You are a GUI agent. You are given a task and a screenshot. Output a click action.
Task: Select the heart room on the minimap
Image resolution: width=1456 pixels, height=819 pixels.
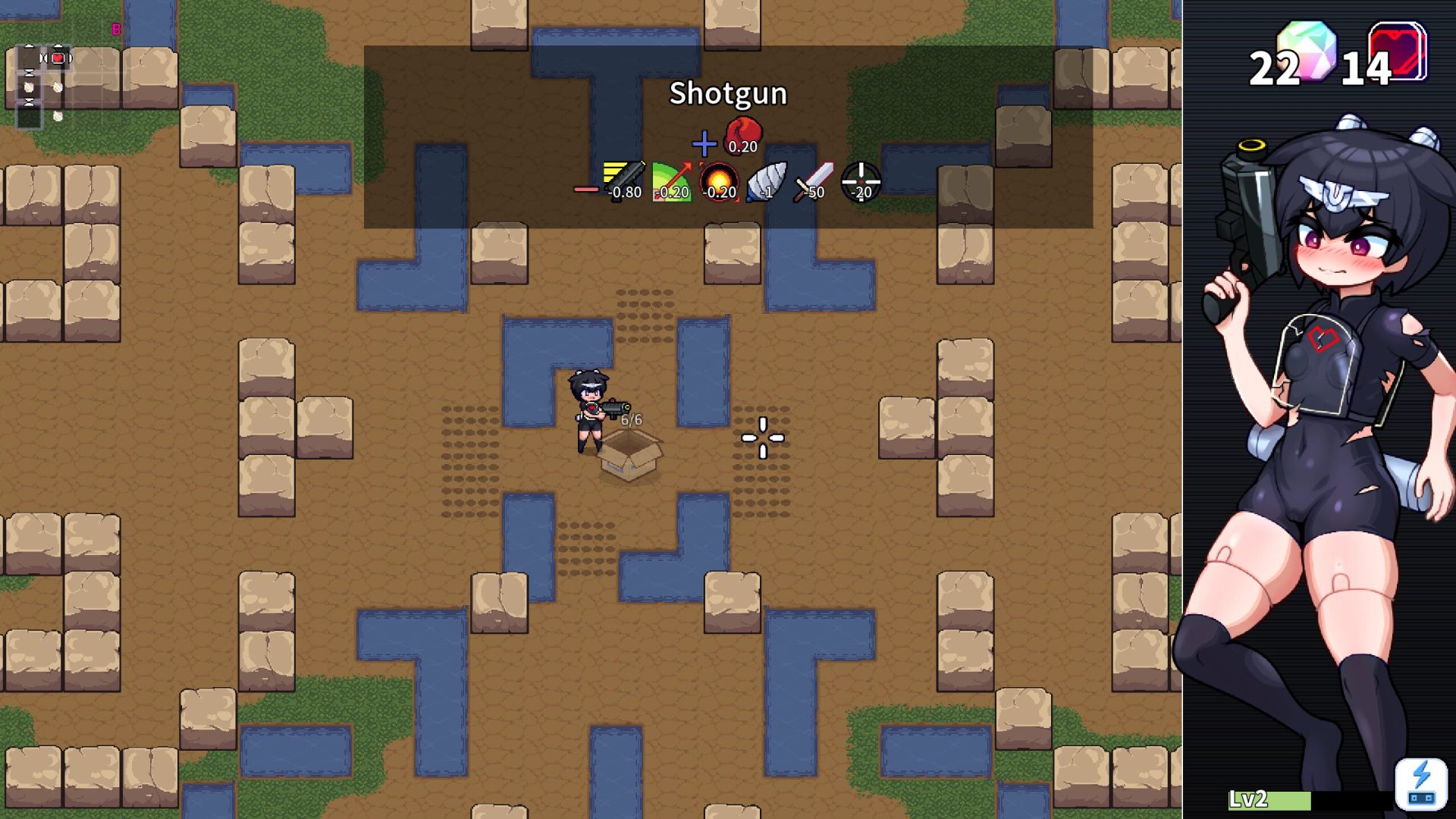point(58,58)
